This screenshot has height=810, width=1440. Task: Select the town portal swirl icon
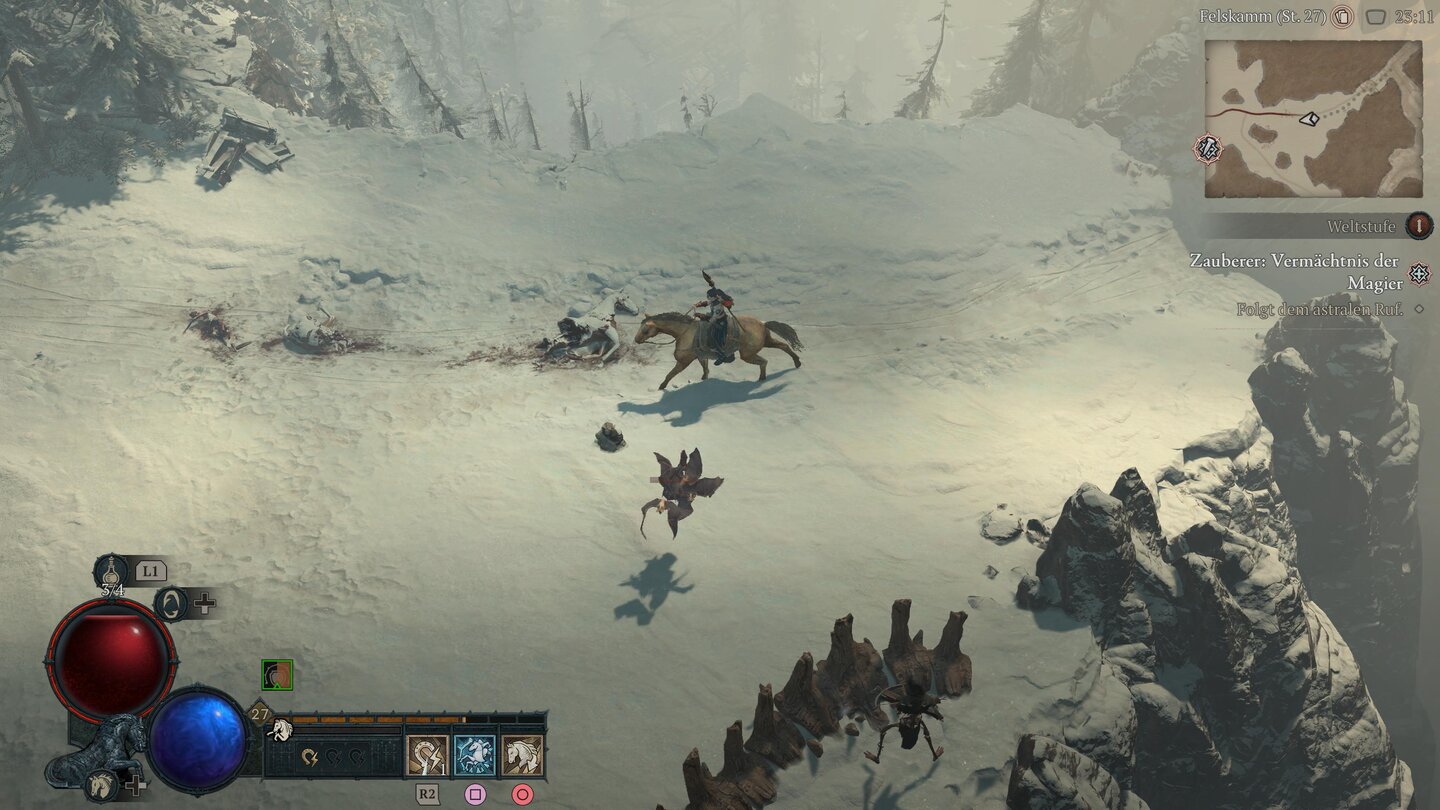pyautogui.click(x=171, y=603)
